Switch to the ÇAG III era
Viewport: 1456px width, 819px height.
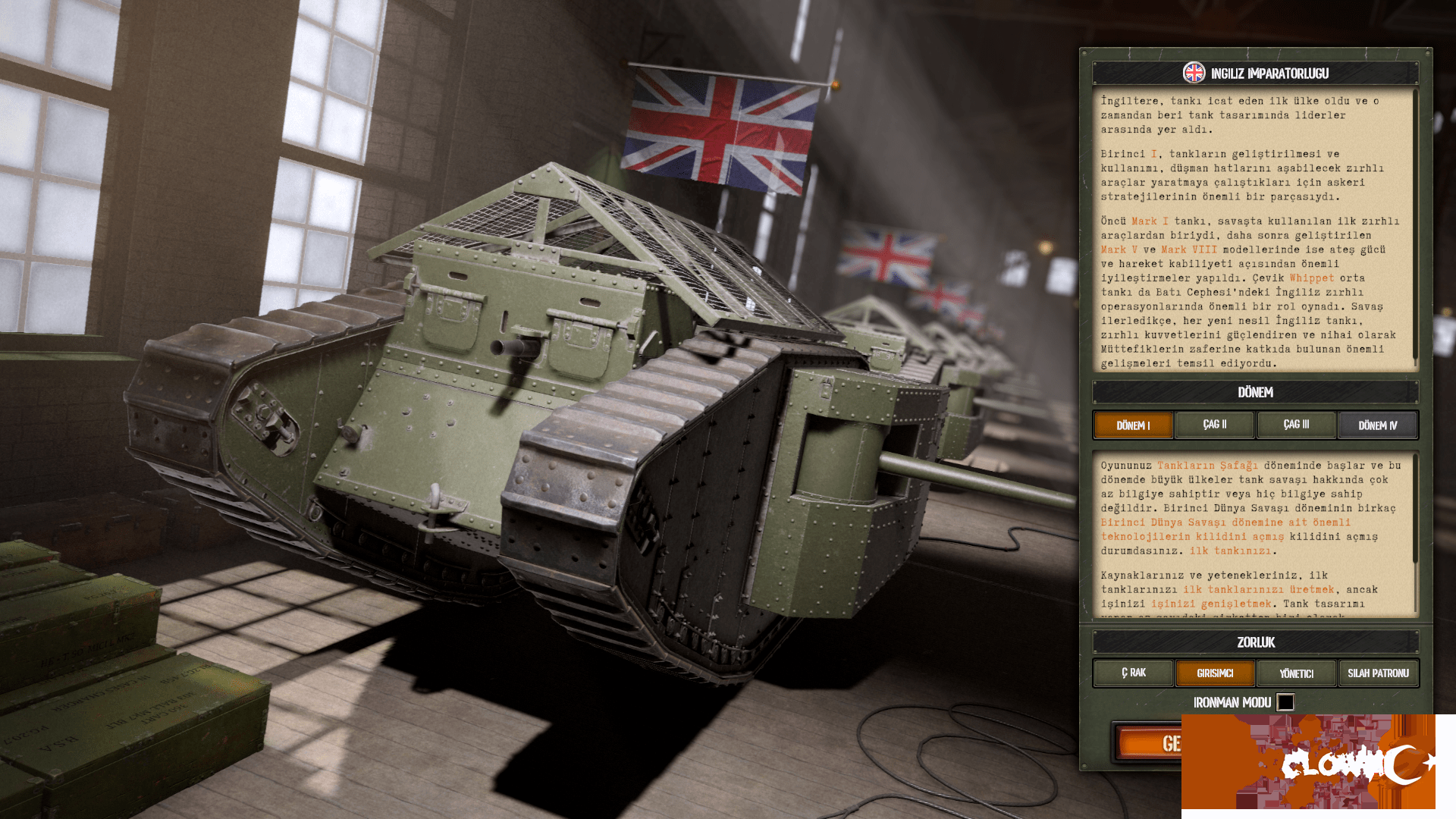point(1296,425)
